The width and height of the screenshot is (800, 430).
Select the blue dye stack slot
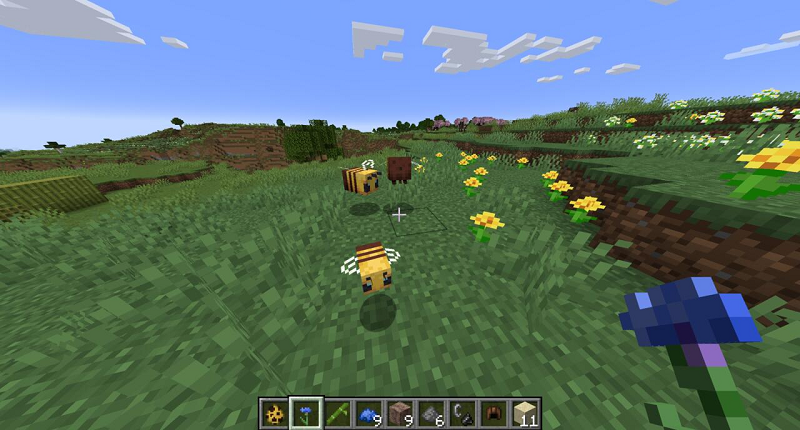367,413
